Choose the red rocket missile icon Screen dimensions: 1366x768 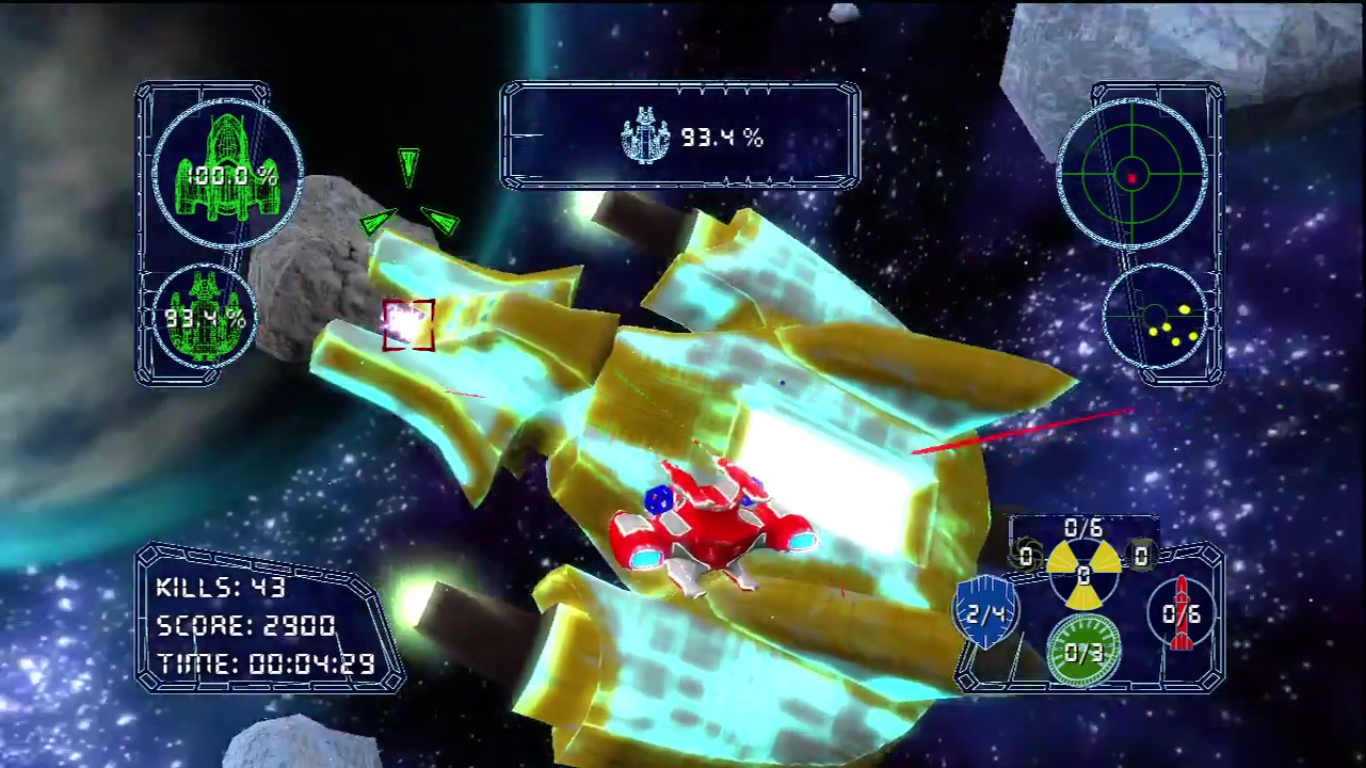tap(1182, 612)
